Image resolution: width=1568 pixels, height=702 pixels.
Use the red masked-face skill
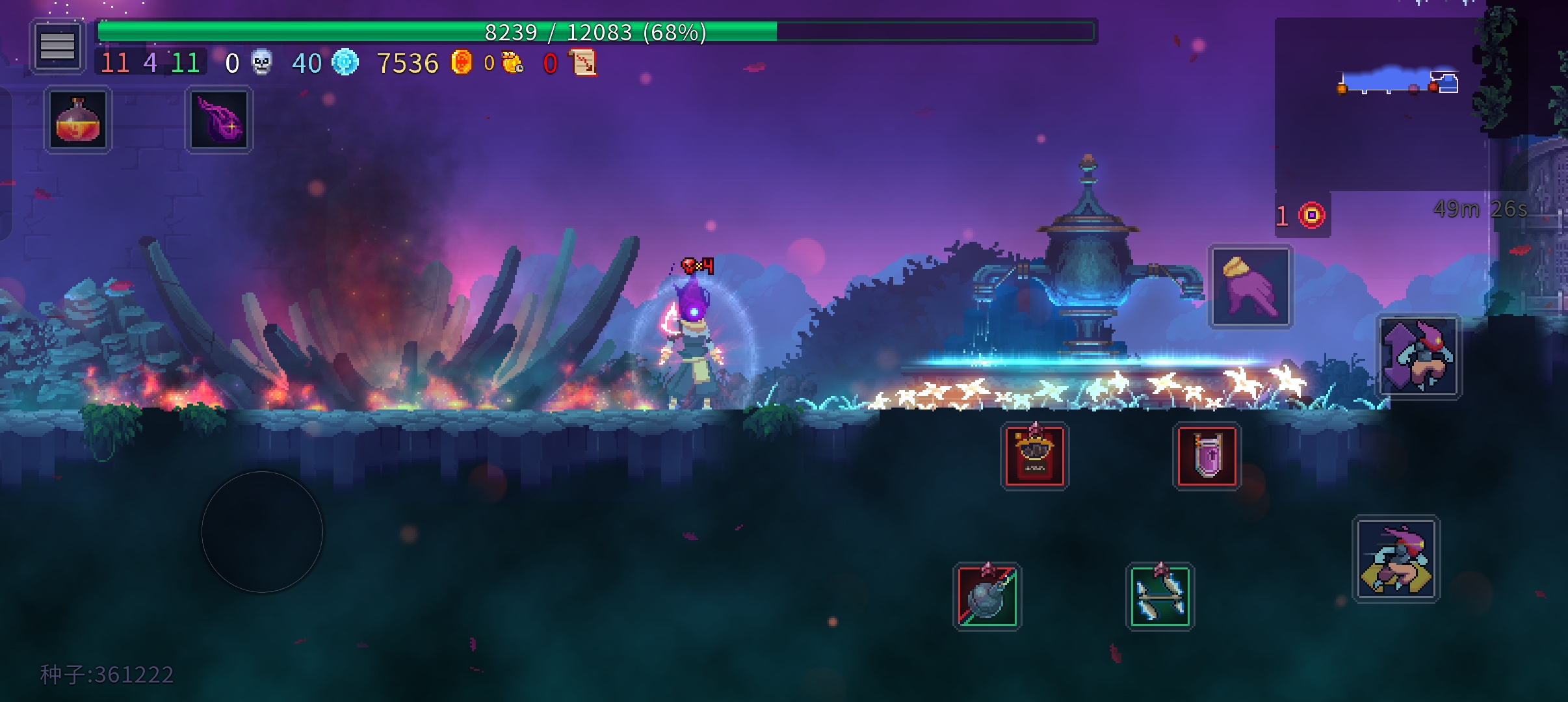[1034, 456]
